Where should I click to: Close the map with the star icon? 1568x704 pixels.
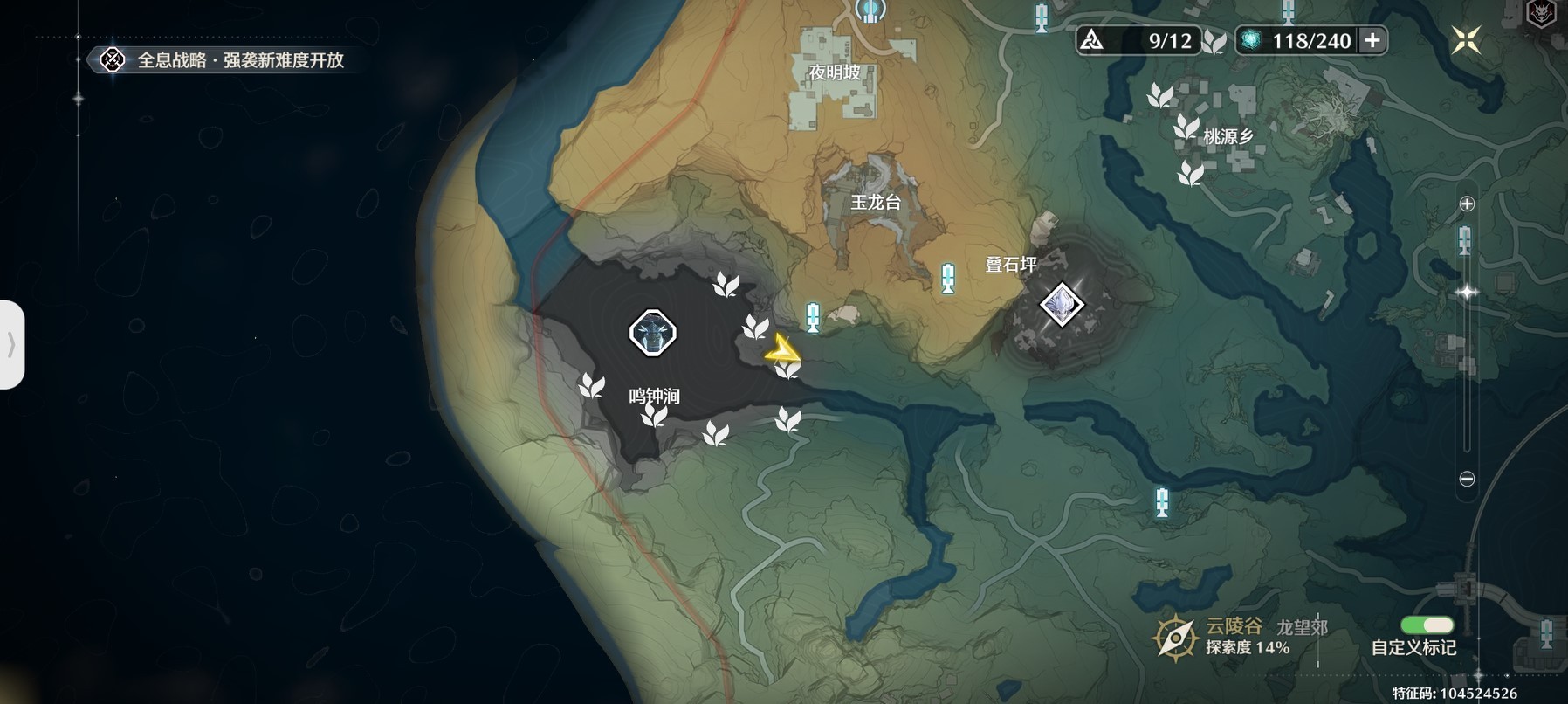tap(1466, 40)
